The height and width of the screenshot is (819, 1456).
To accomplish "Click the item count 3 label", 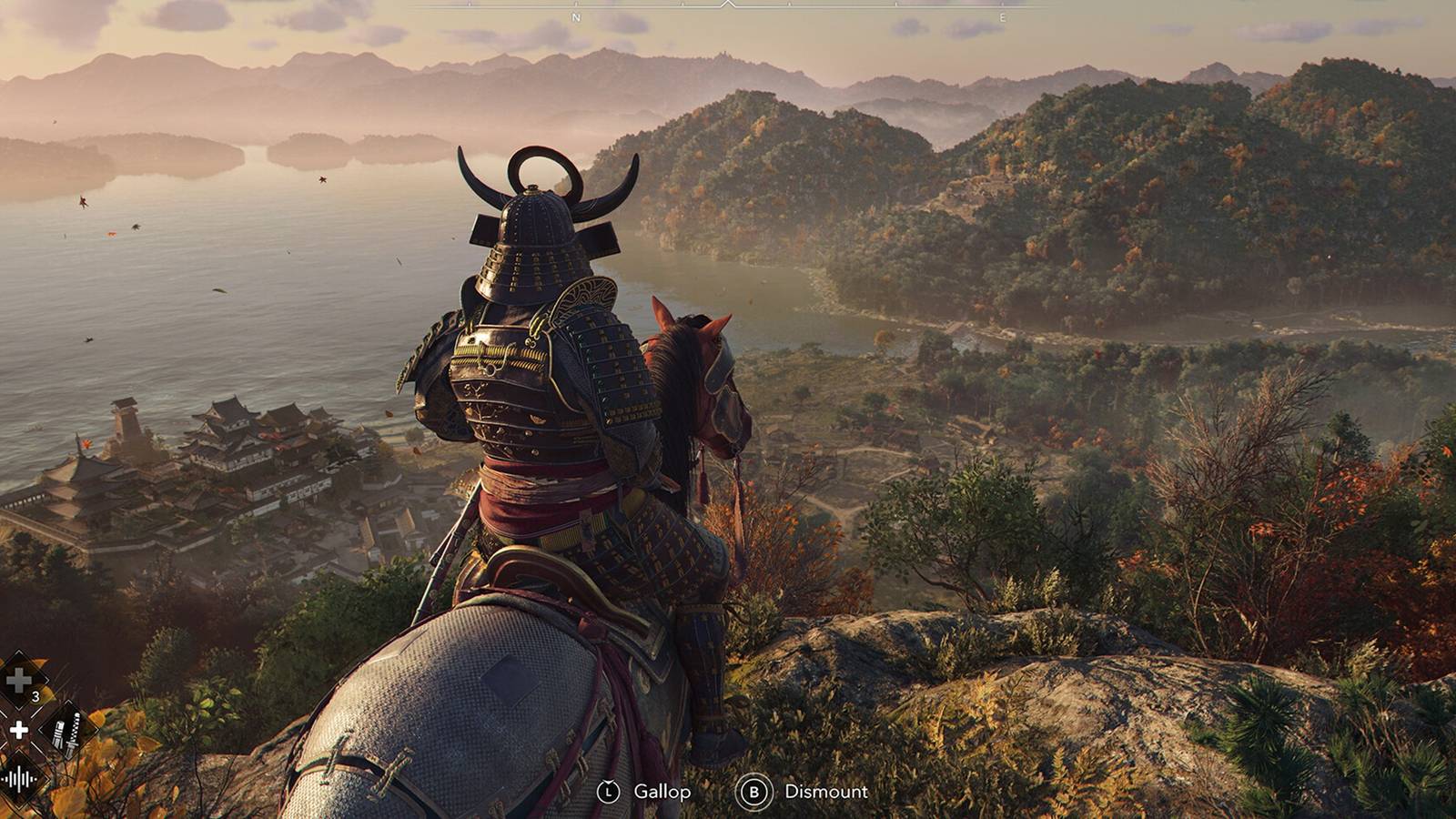I will pyautogui.click(x=35, y=695).
